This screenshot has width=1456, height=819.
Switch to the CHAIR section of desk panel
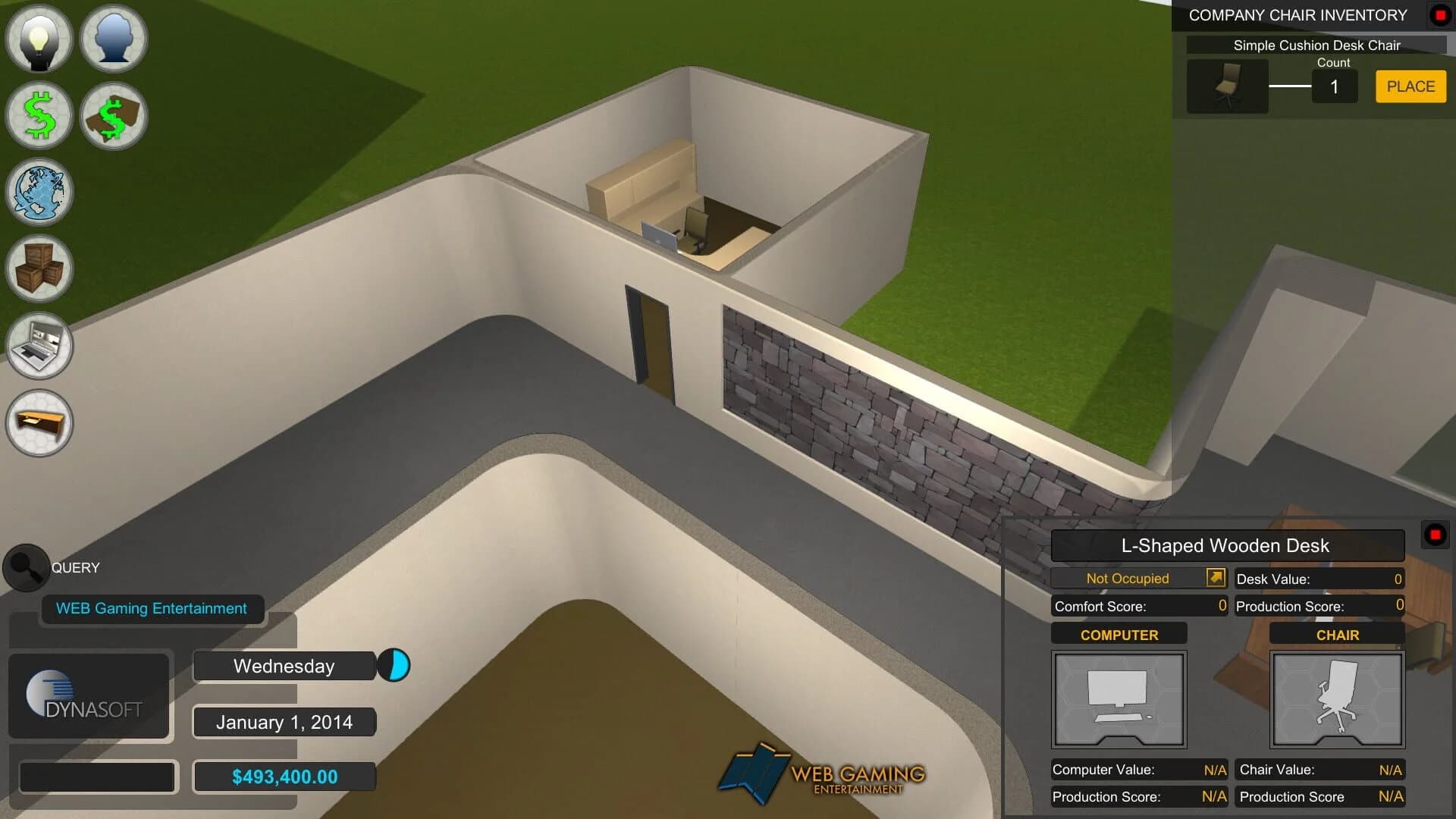(1336, 634)
